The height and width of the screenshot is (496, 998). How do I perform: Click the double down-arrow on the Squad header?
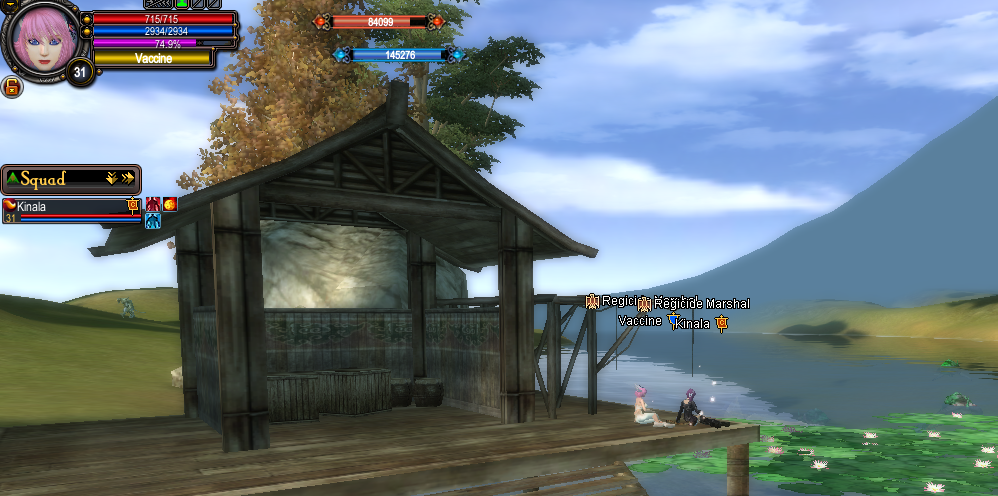[112, 179]
